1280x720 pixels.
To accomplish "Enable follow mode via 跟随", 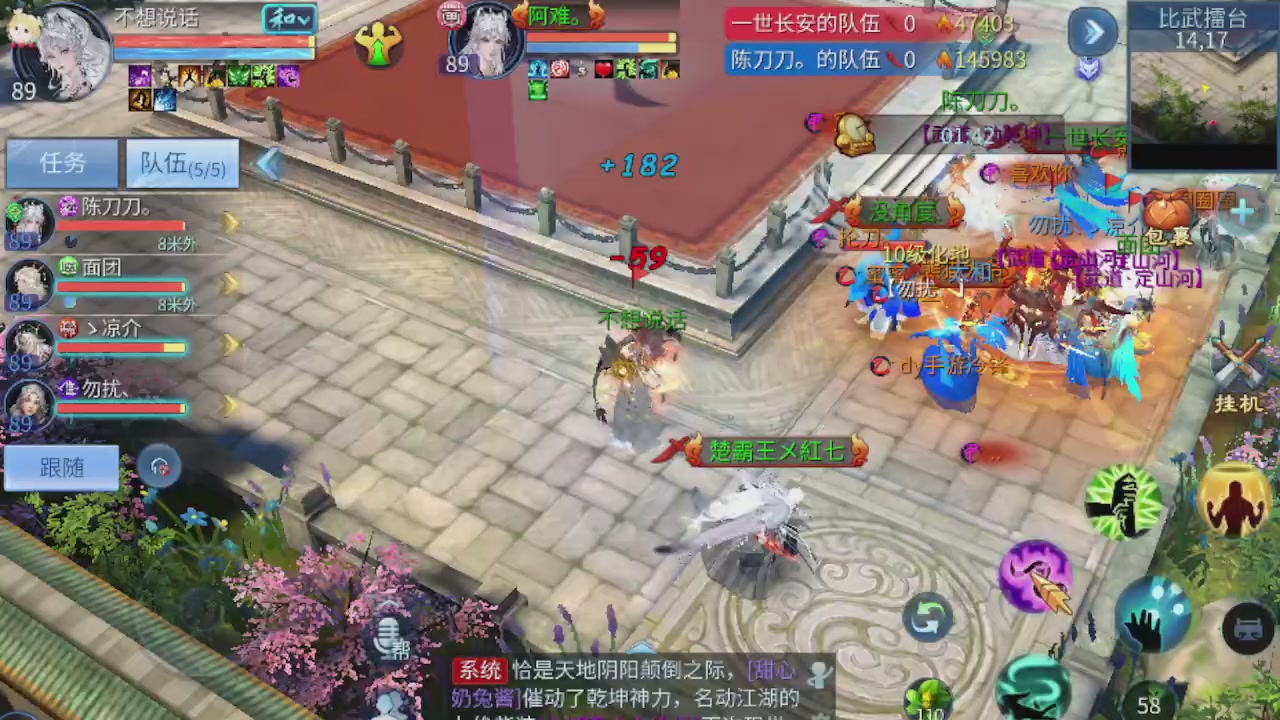I will [x=60, y=468].
